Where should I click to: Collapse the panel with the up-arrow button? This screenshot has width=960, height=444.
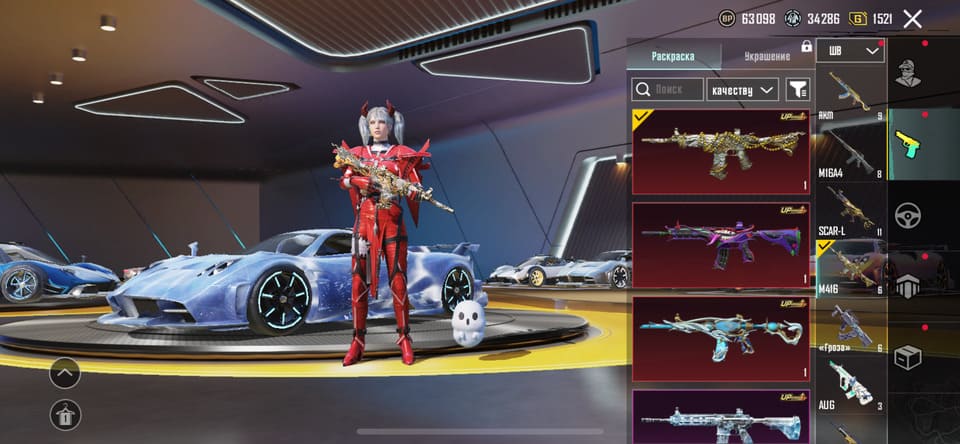point(65,374)
